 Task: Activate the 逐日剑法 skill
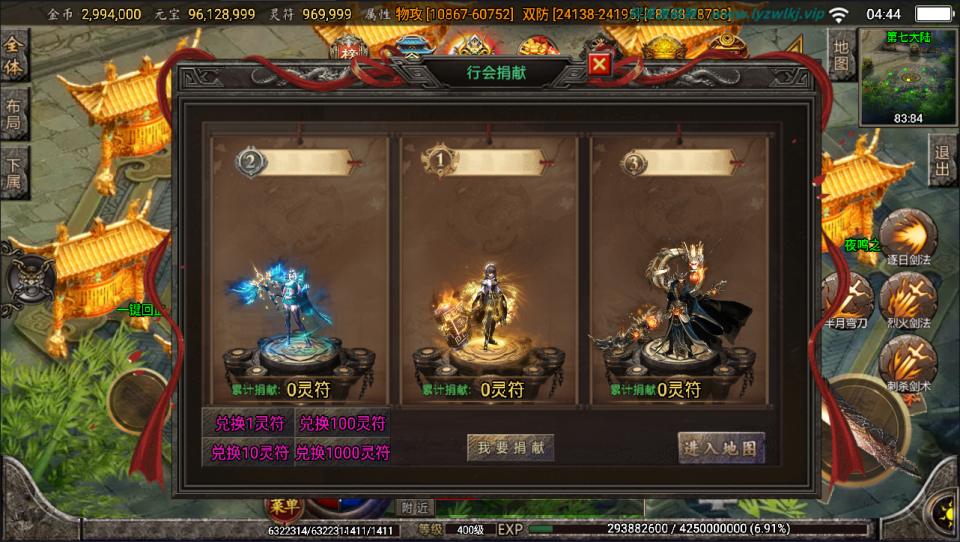(908, 238)
